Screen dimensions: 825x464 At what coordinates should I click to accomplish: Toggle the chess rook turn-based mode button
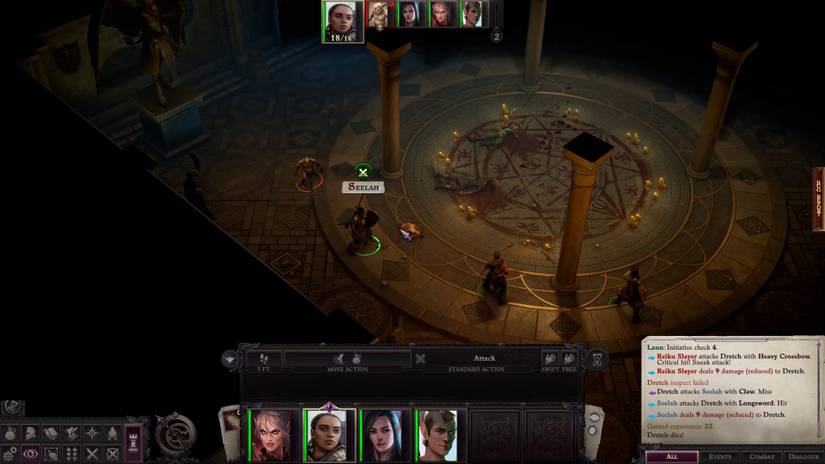pos(133,440)
